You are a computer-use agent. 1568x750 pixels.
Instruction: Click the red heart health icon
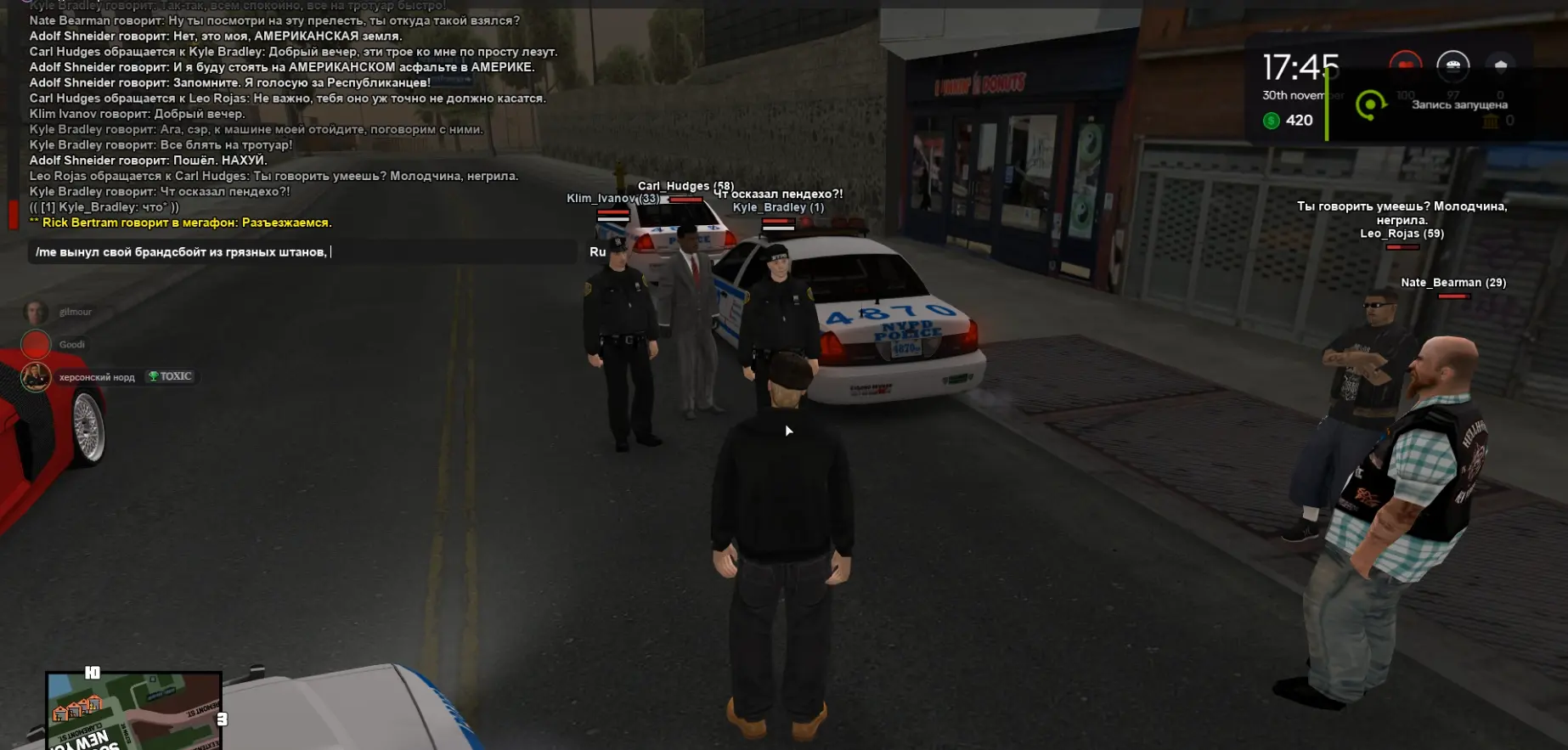point(1405,65)
